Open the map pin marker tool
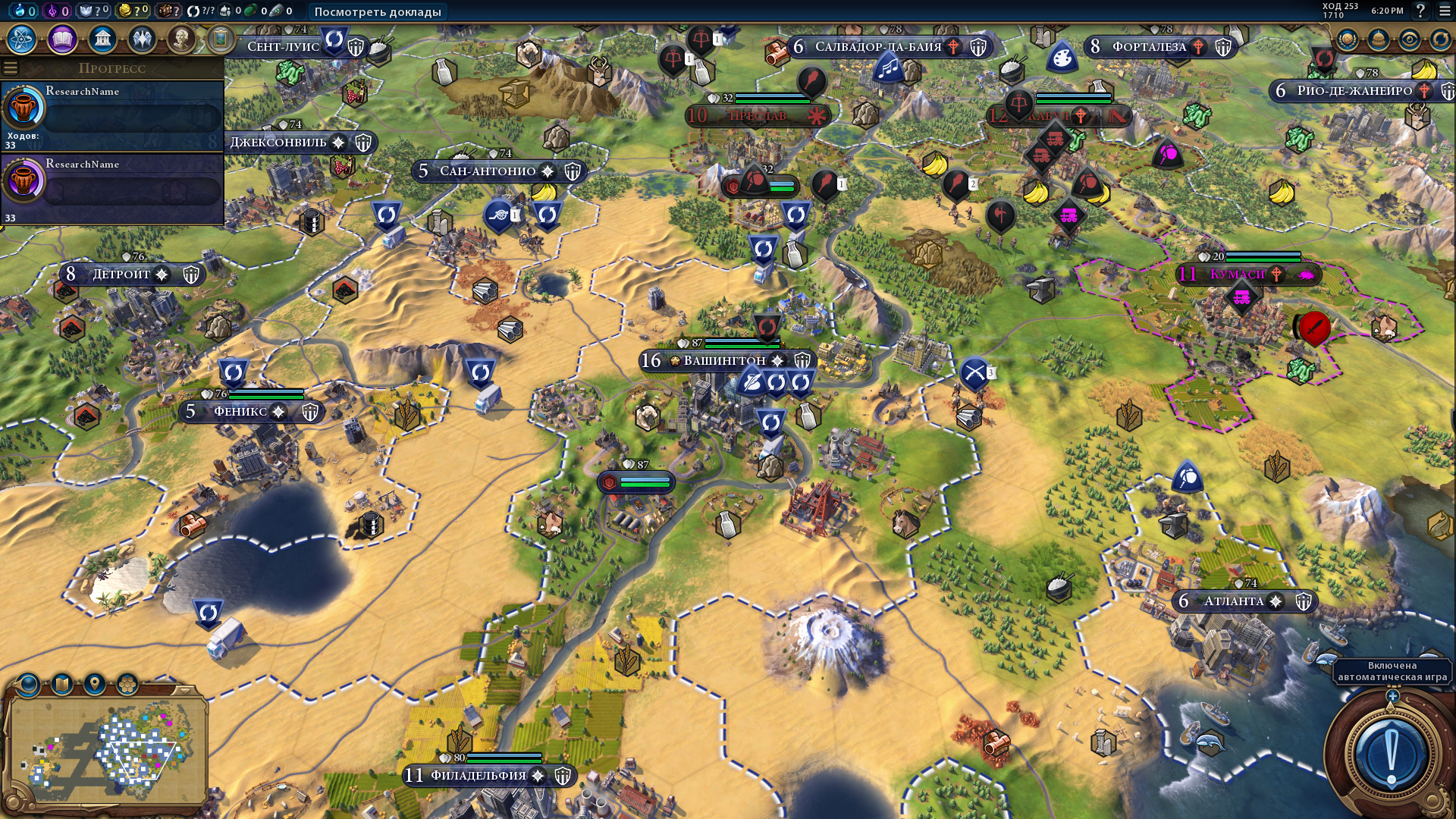This screenshot has width=1456, height=819. tap(94, 685)
